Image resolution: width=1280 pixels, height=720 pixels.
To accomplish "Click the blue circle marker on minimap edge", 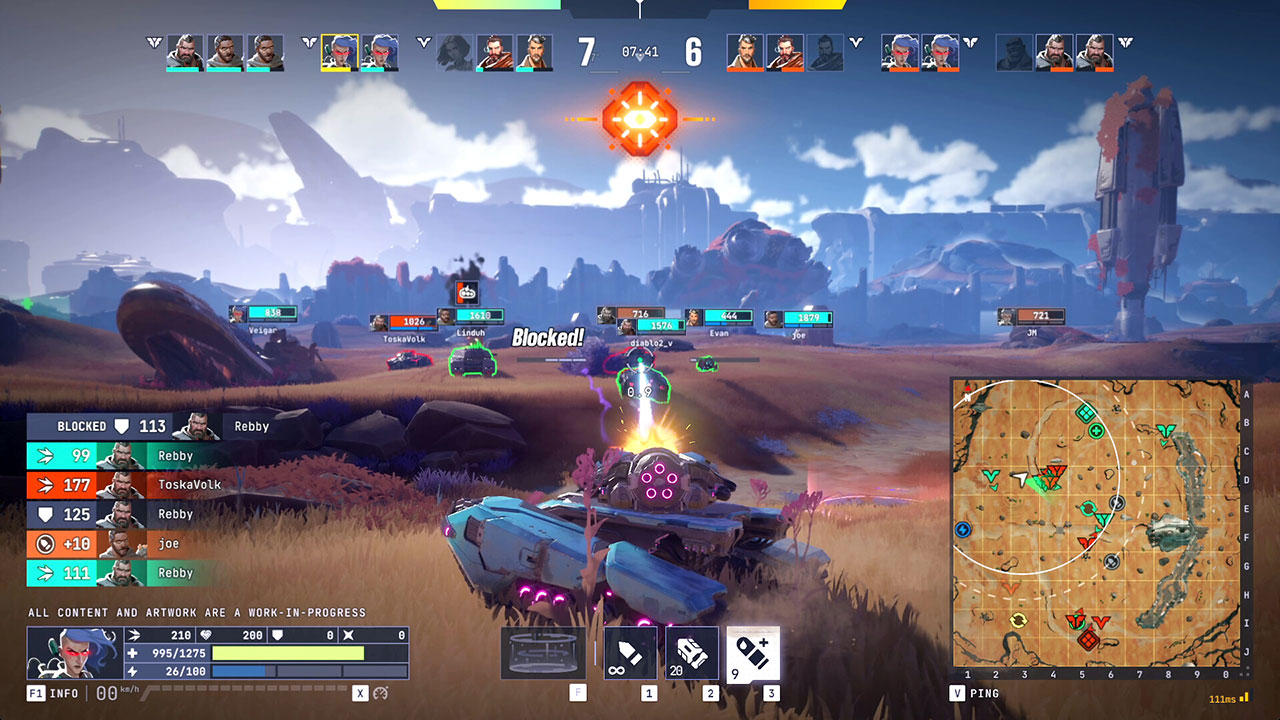I will point(963,529).
